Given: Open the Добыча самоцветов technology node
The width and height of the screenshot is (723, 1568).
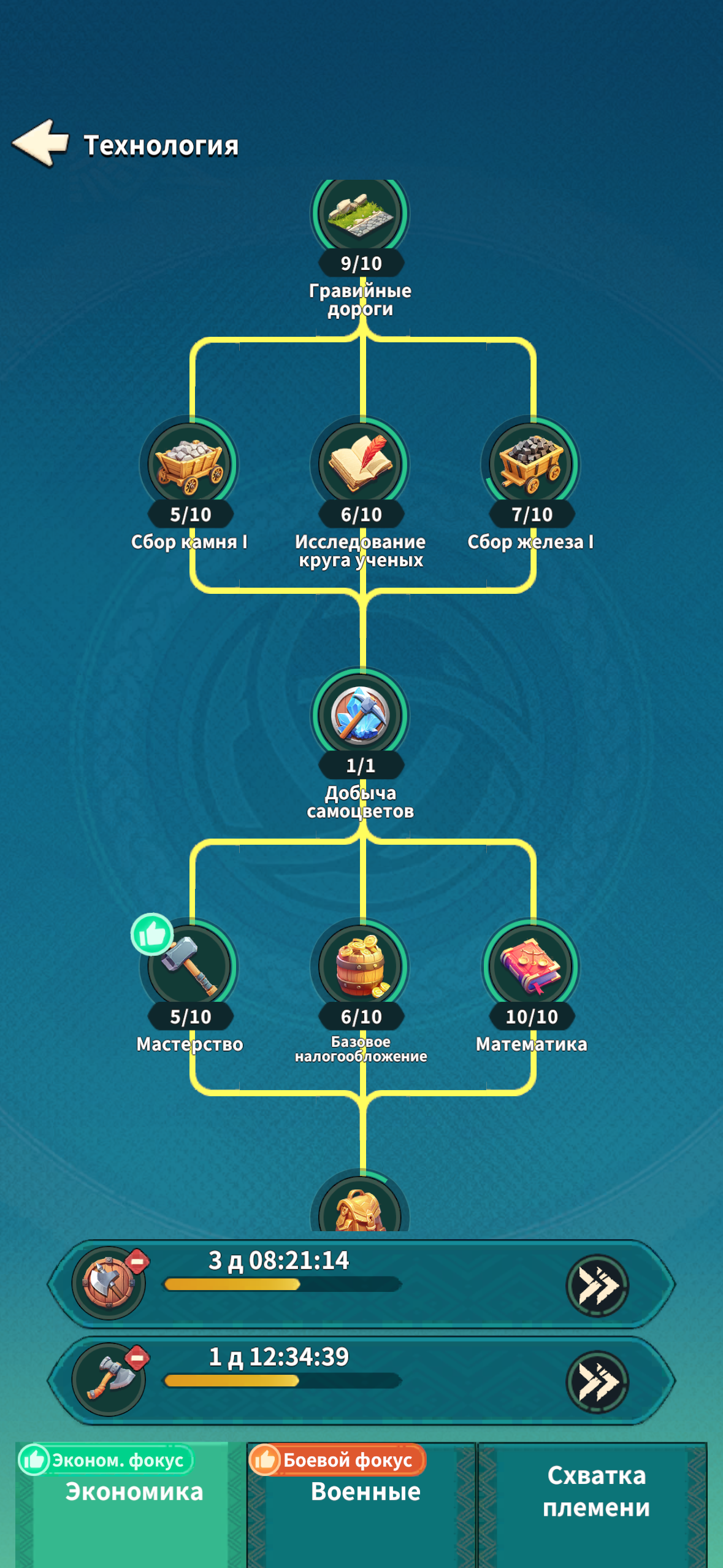Looking at the screenshot, I should pos(361,717).
